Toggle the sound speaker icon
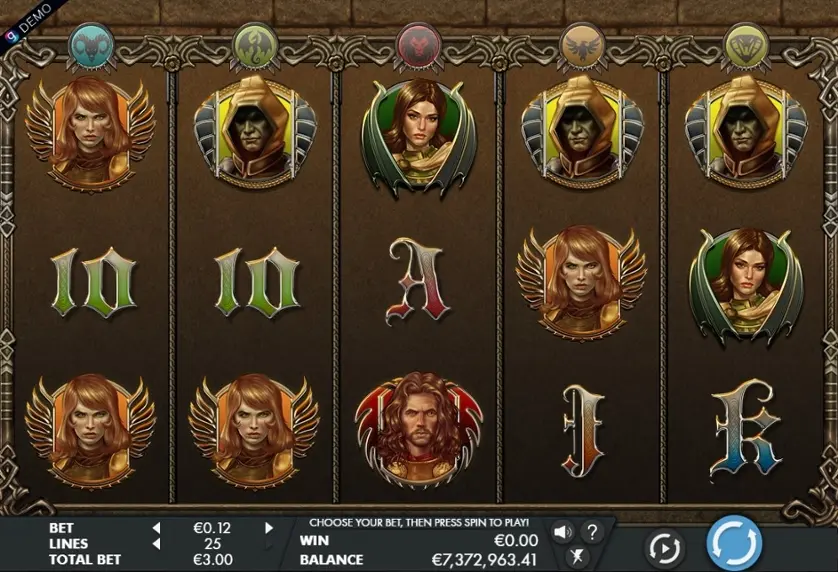Image resolution: width=838 pixels, height=572 pixels. 563,532
